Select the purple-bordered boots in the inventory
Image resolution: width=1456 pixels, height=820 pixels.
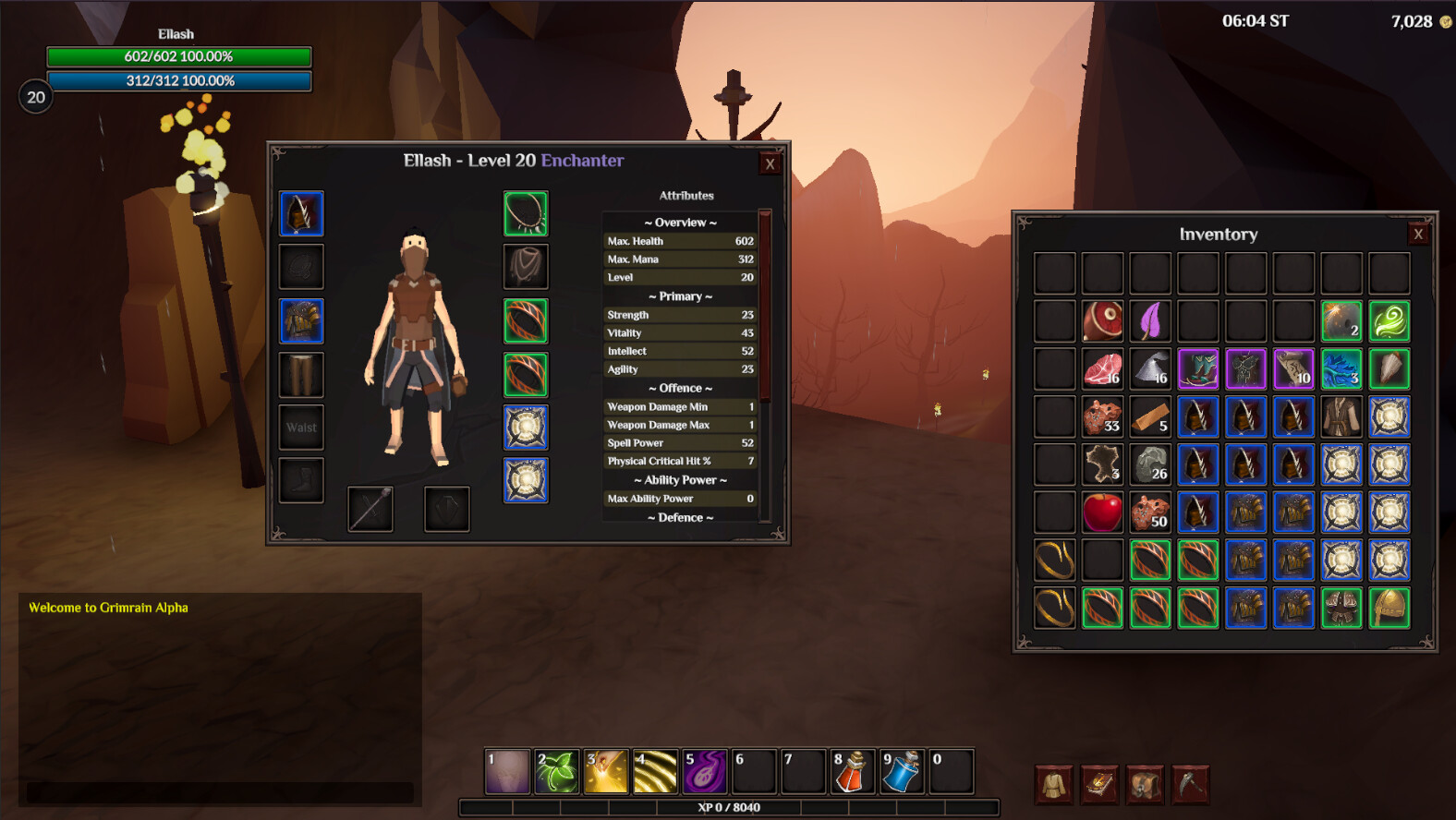point(1198,368)
